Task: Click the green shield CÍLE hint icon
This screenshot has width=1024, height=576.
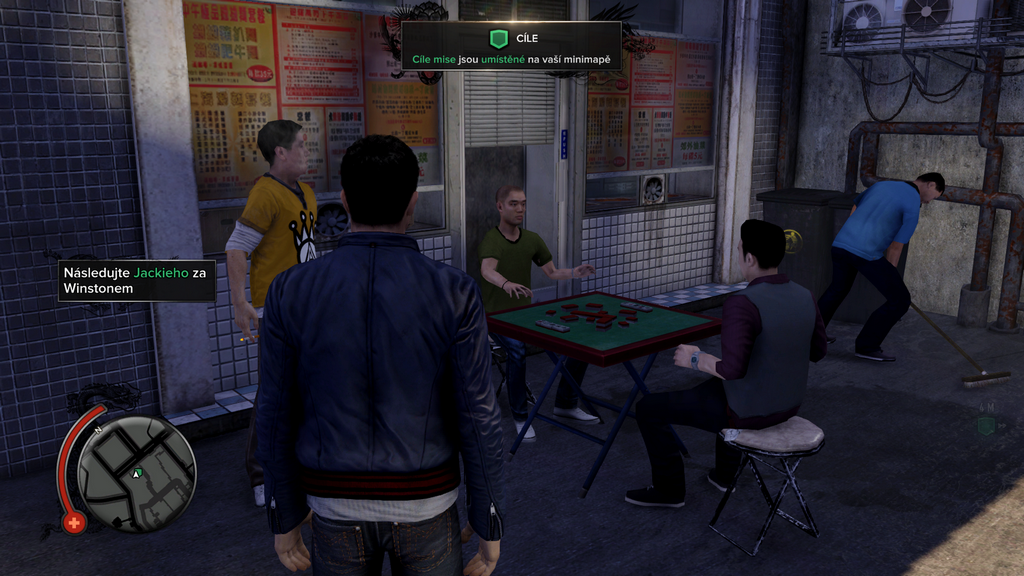Action: click(x=497, y=38)
